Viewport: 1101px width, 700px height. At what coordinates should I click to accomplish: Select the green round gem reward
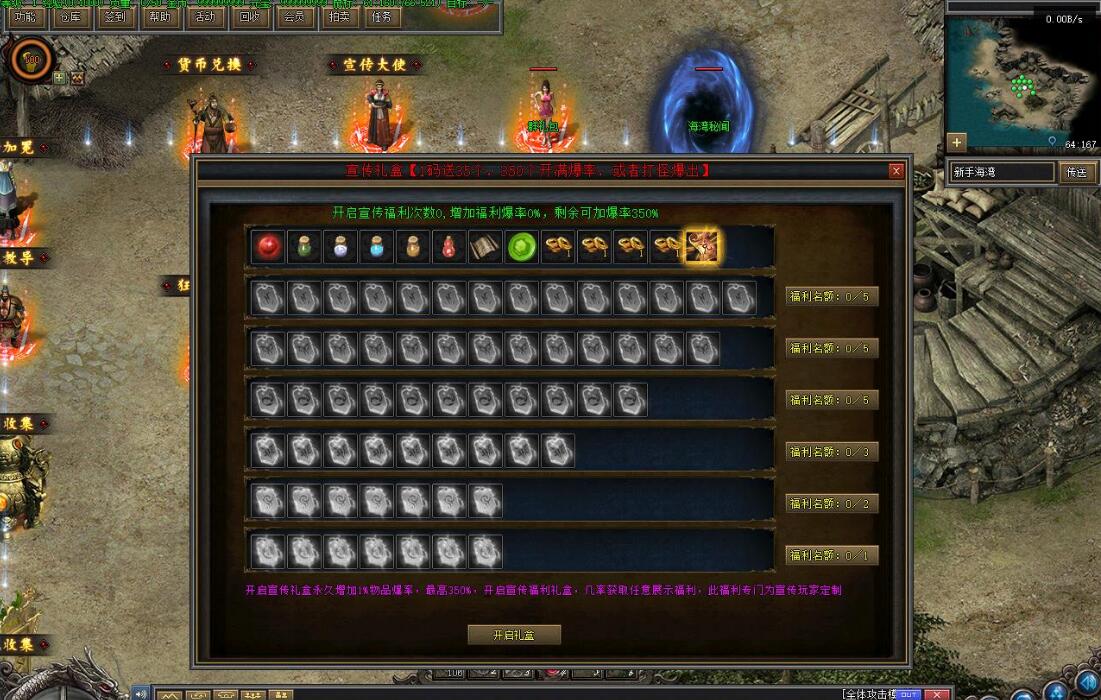[x=521, y=247]
